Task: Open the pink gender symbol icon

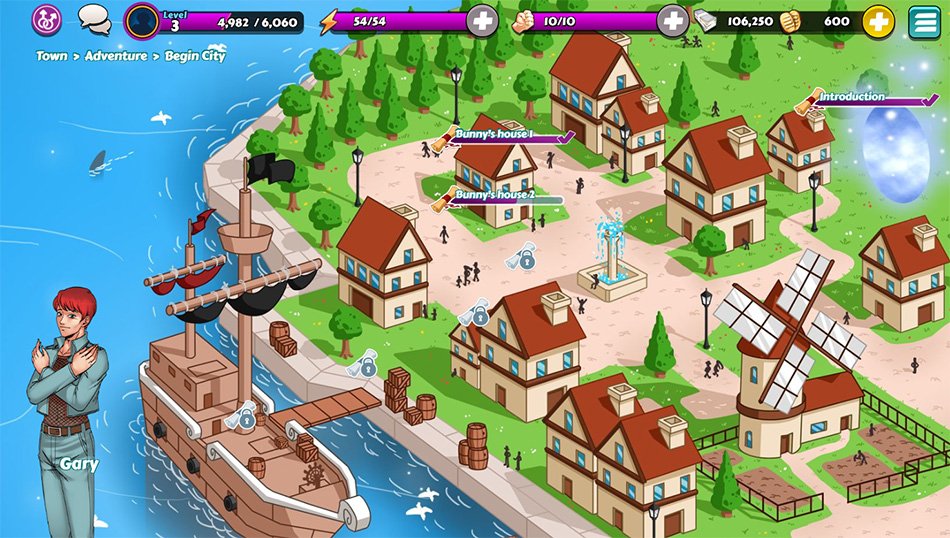Action: tap(47, 18)
